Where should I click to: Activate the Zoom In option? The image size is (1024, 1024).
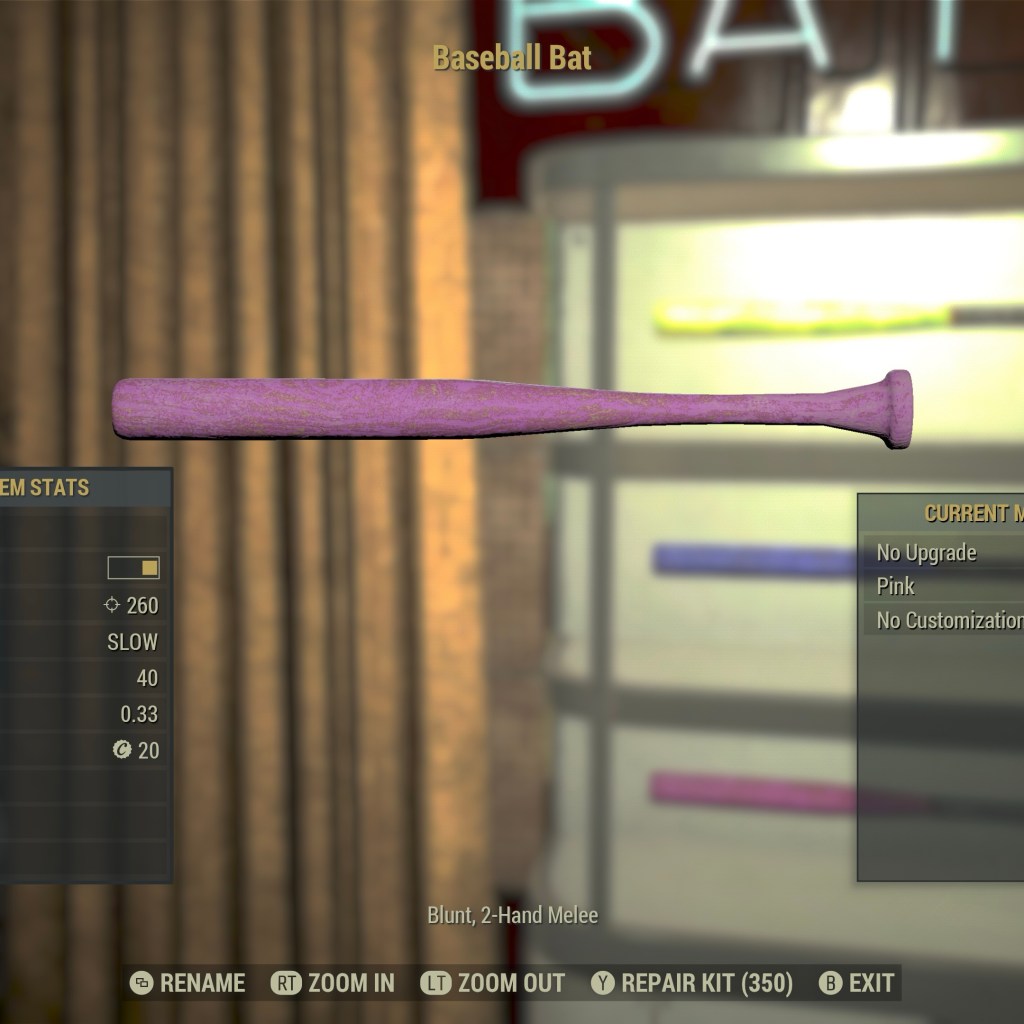(x=333, y=983)
